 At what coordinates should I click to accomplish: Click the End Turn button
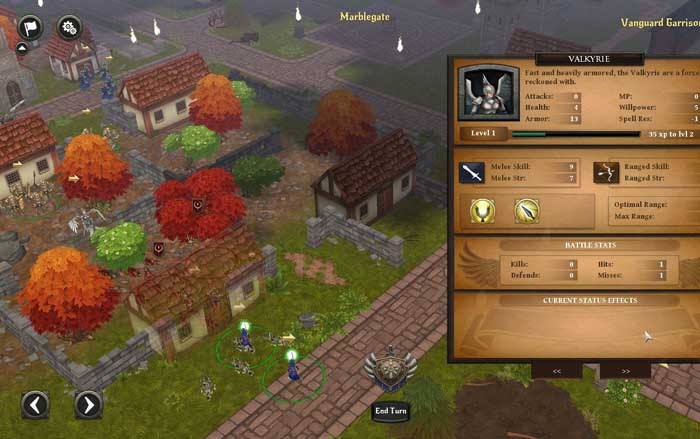point(390,411)
